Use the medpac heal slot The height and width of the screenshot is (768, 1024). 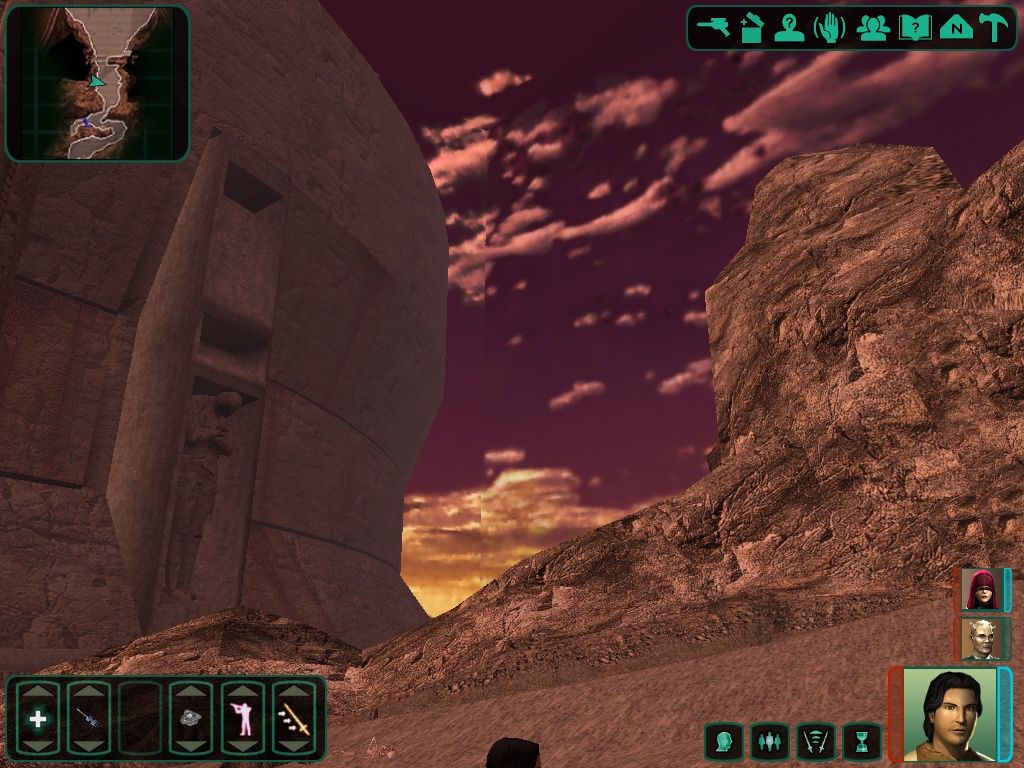tap(38, 718)
